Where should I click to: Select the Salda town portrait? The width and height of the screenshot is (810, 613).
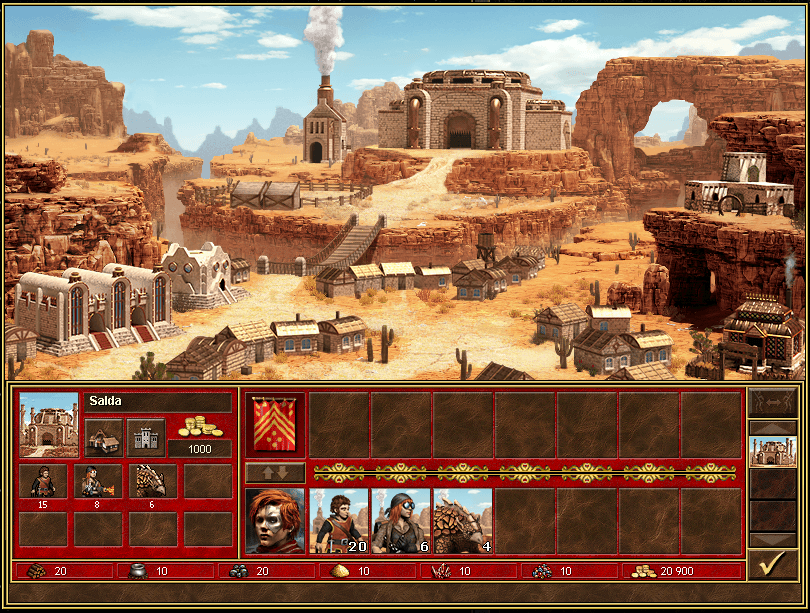pyautogui.click(x=49, y=425)
